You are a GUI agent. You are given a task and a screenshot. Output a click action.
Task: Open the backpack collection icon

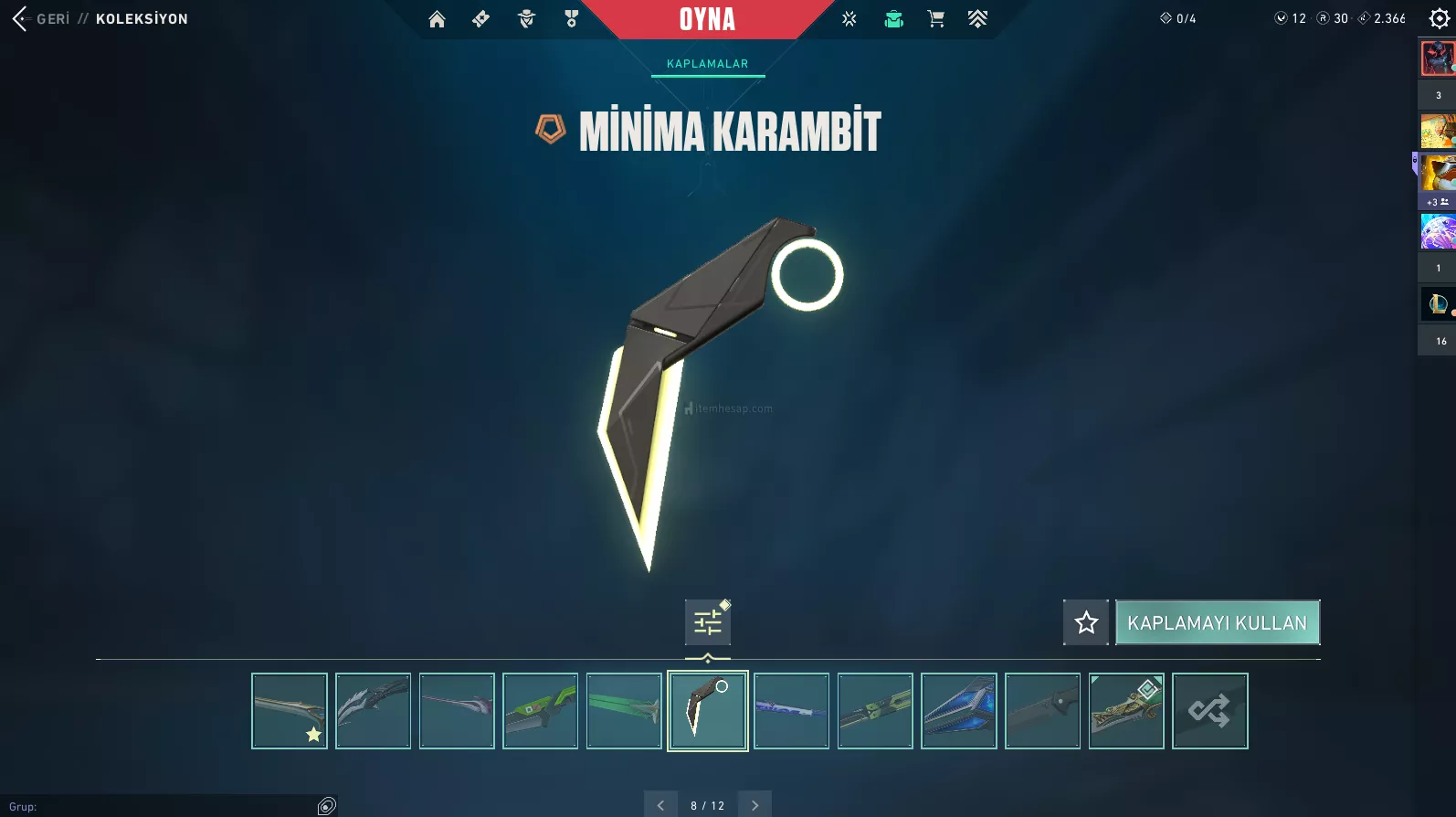[893, 19]
